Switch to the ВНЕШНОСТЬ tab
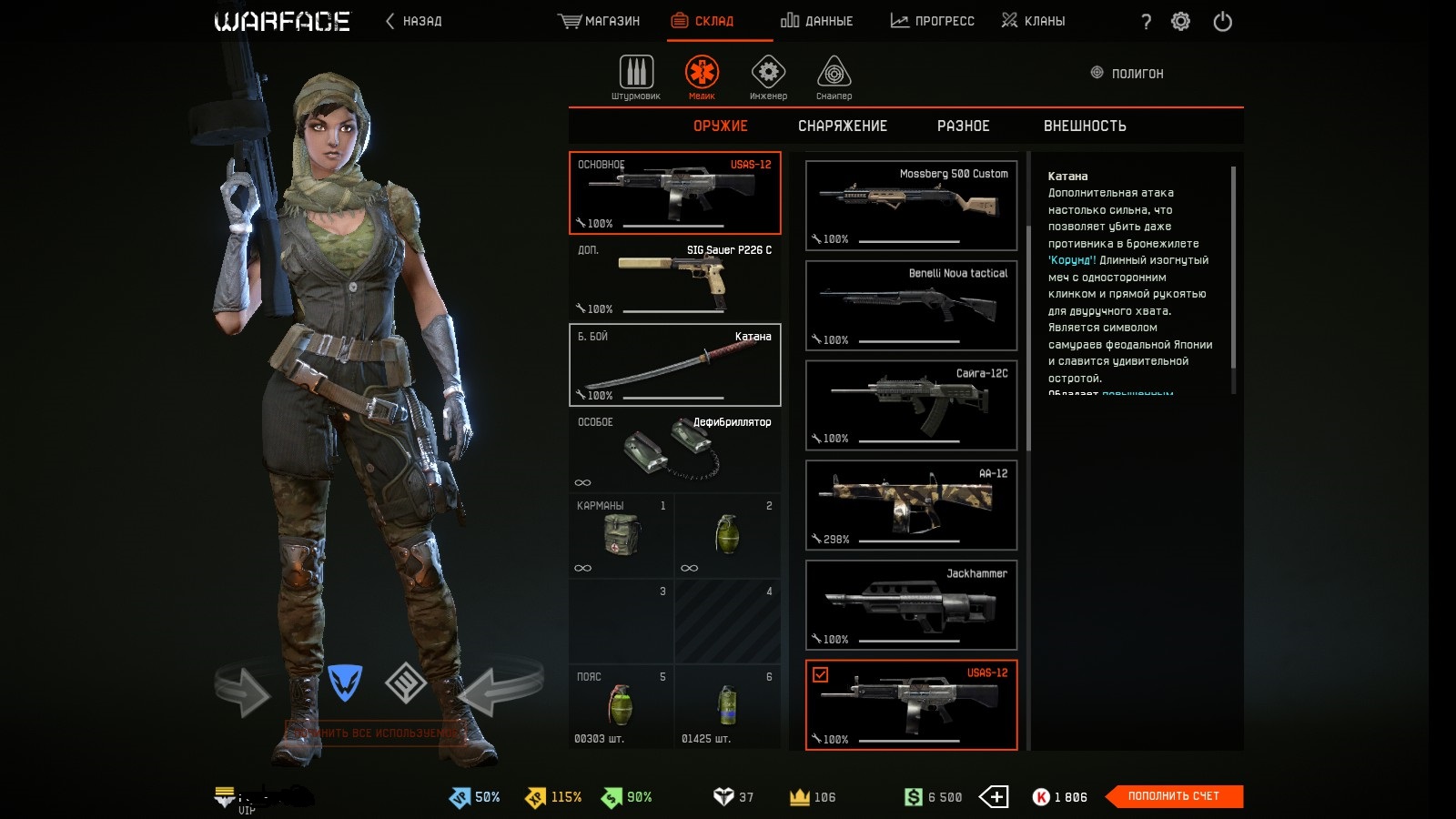Viewport: 1456px width, 819px height. point(1085,126)
